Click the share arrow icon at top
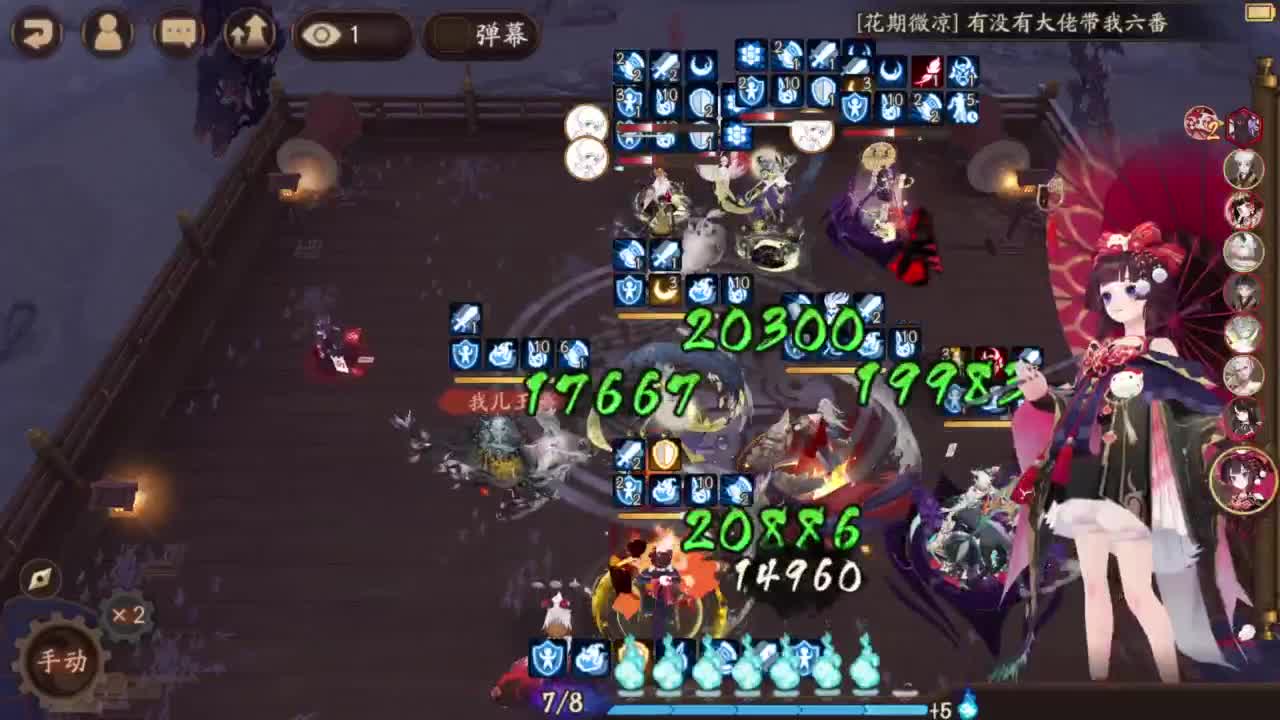The image size is (1280, 720). point(246,31)
